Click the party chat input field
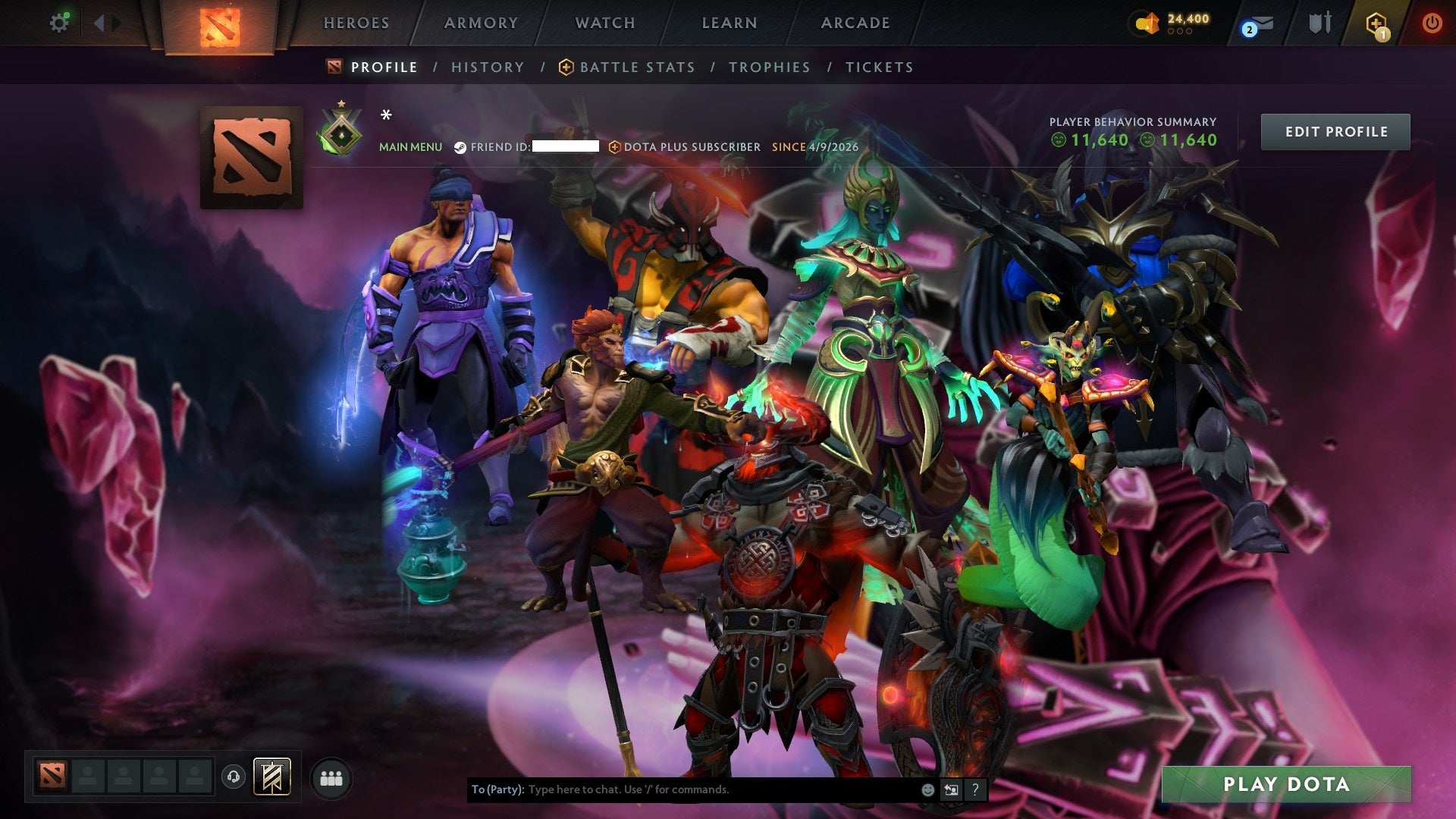 click(682, 789)
